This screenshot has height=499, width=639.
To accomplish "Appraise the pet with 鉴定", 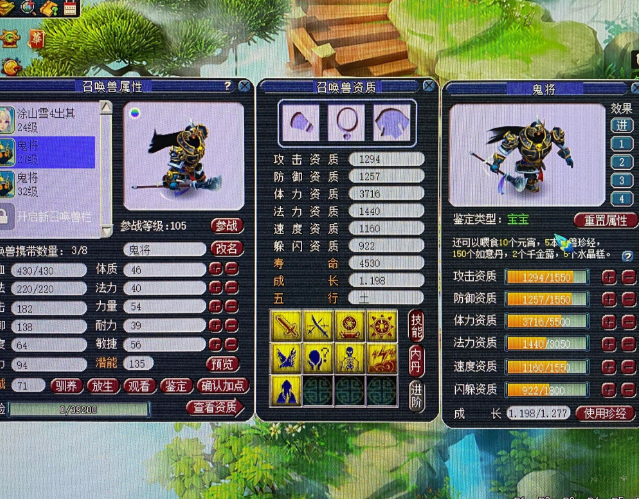I will point(174,385).
